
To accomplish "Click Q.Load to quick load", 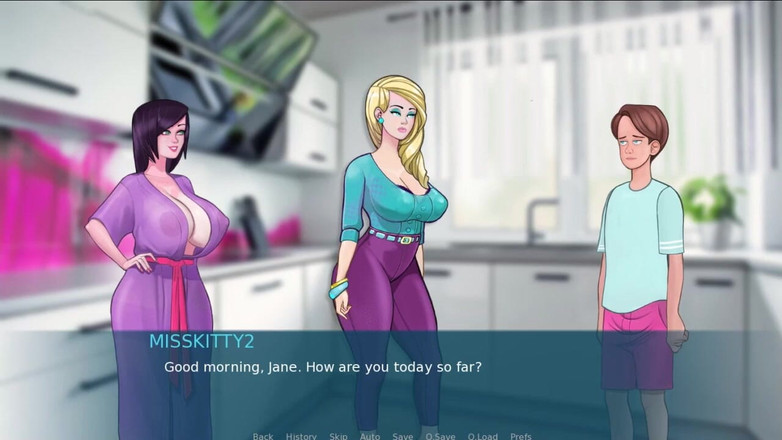I will point(482,436).
